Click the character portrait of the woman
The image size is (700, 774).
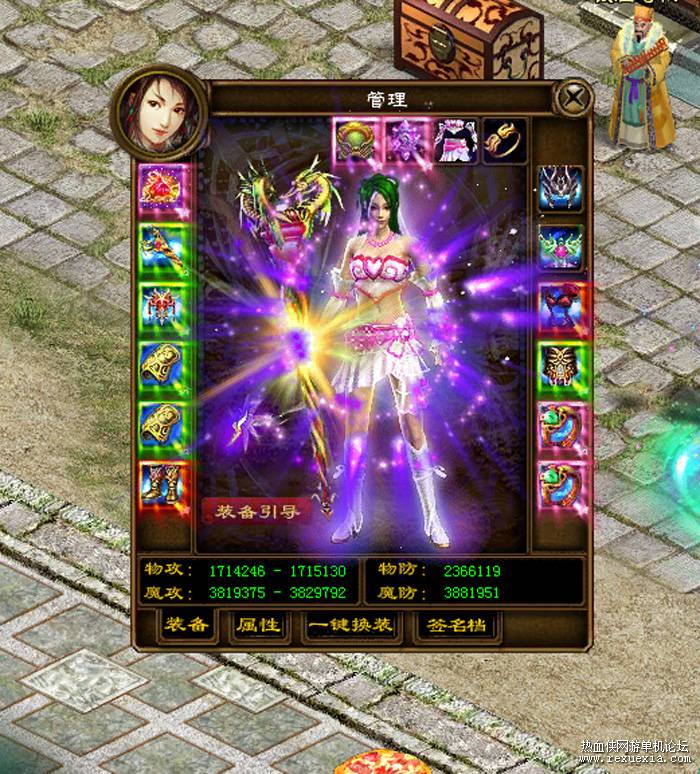tap(160, 112)
